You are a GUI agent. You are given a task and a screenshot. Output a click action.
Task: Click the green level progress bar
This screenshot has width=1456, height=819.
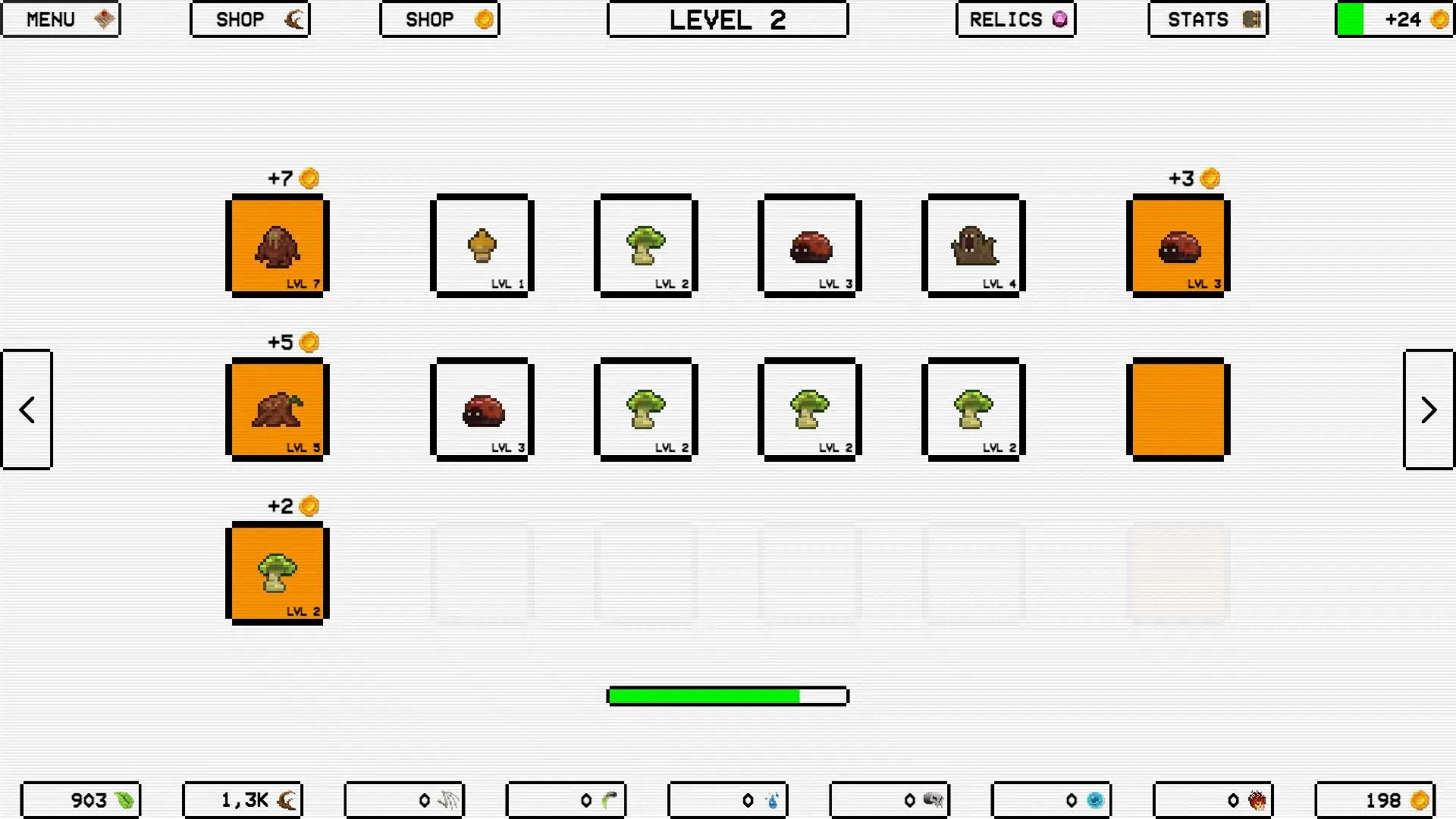[726, 695]
